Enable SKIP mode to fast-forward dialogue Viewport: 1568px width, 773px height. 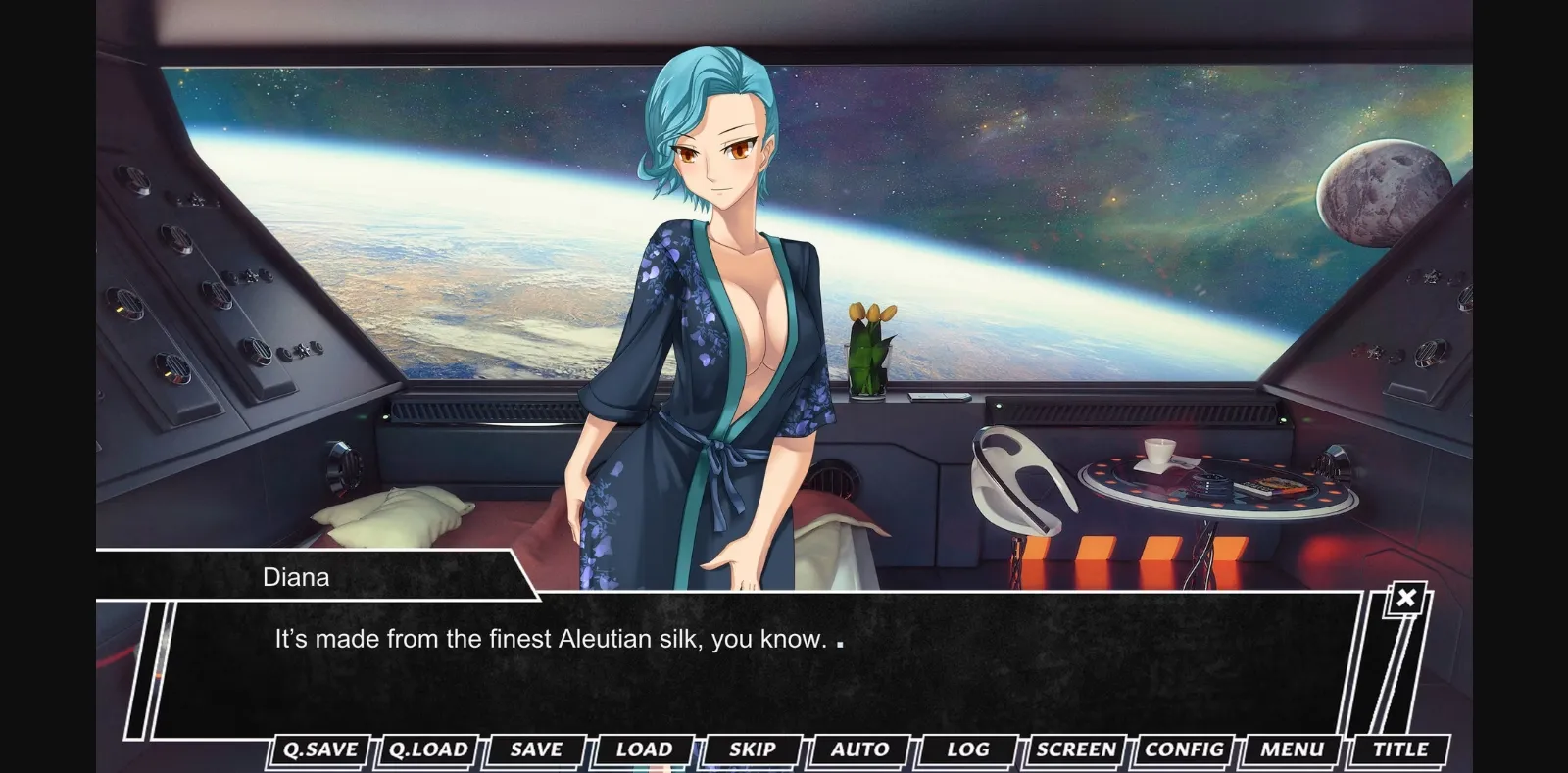point(752,749)
